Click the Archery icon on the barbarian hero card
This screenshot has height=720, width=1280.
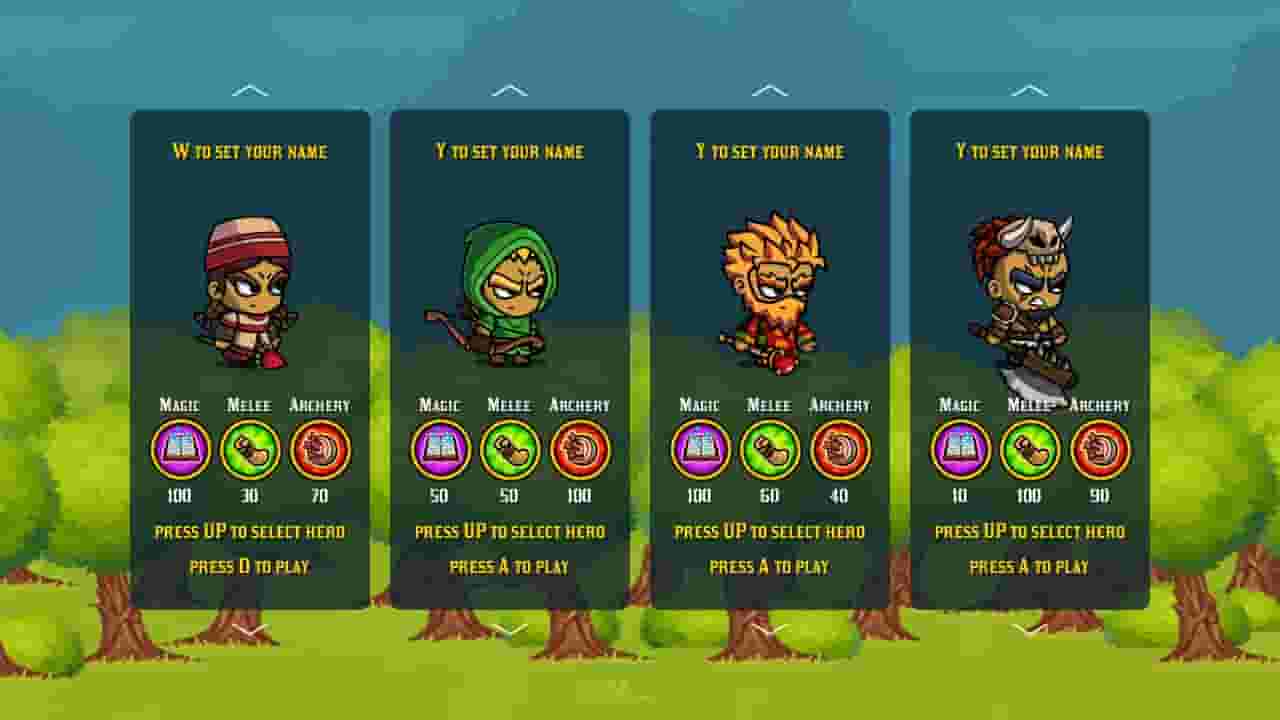(1100, 450)
